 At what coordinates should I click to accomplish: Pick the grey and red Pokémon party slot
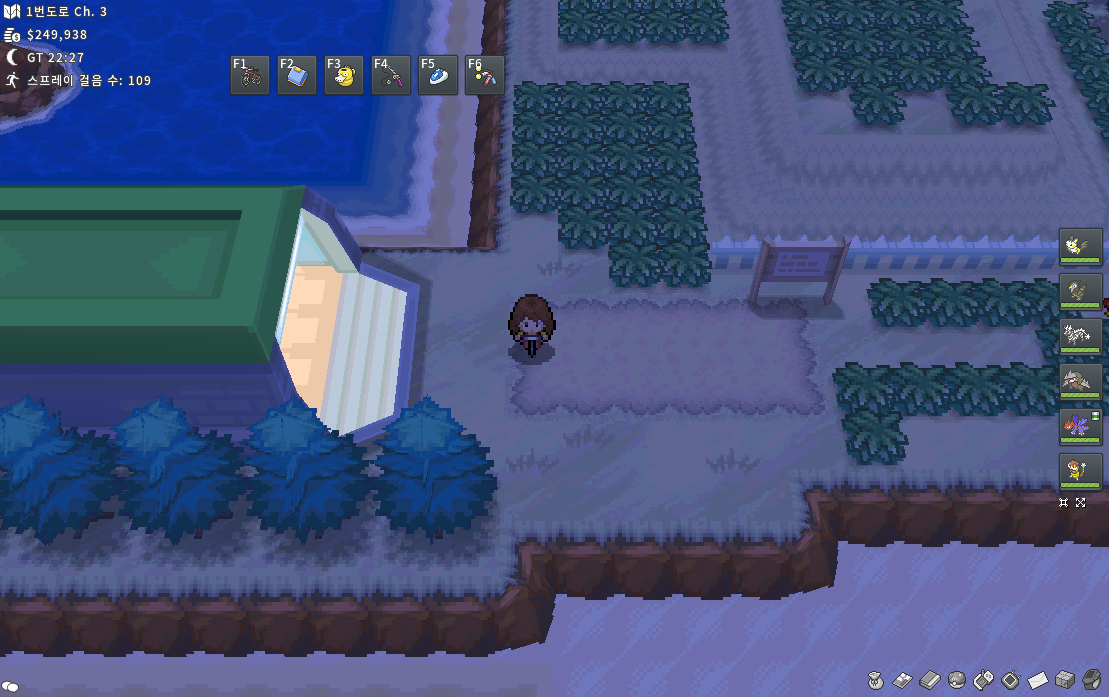[1081, 381]
